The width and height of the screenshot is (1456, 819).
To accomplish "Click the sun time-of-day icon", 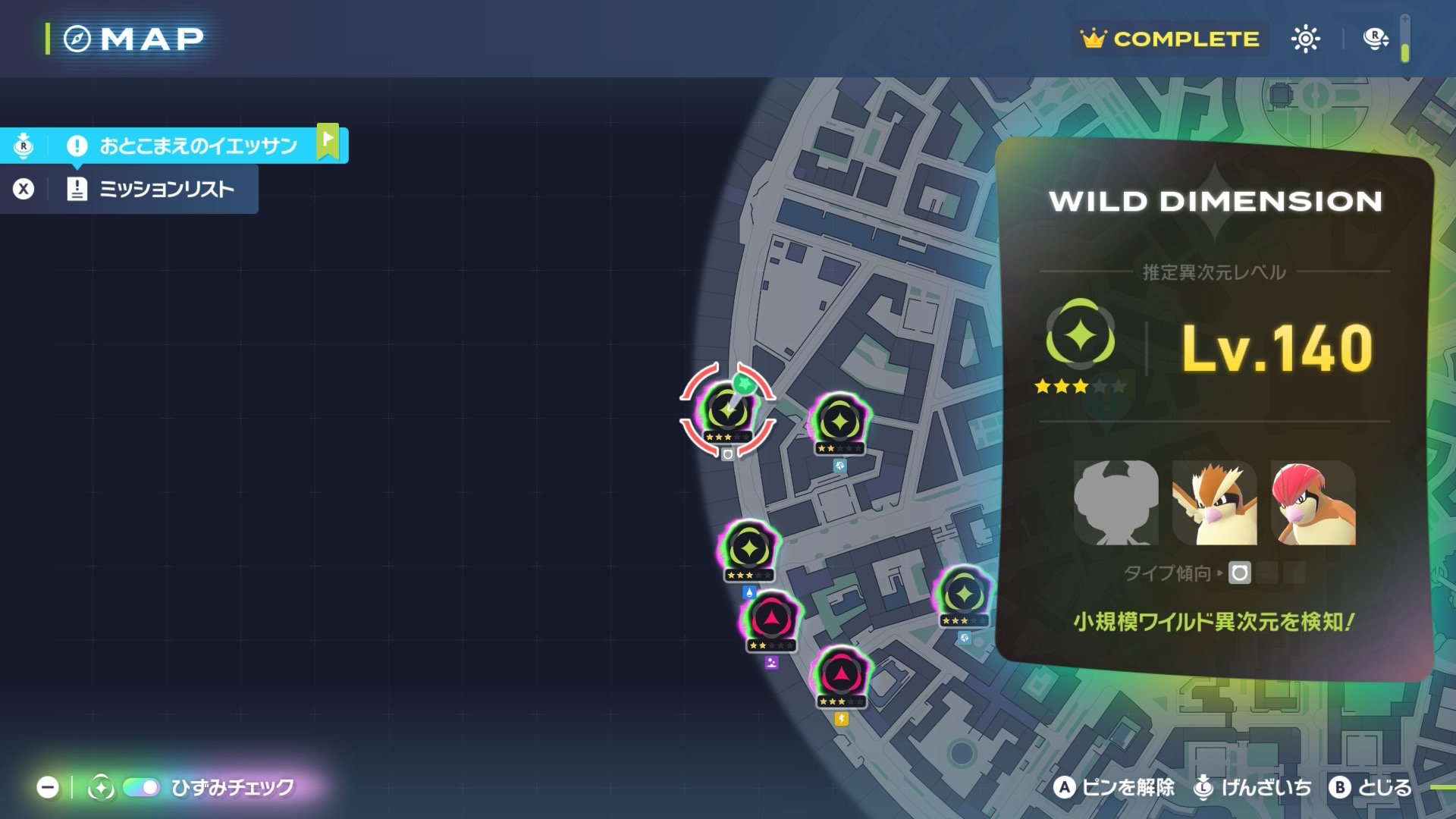I will [1305, 39].
